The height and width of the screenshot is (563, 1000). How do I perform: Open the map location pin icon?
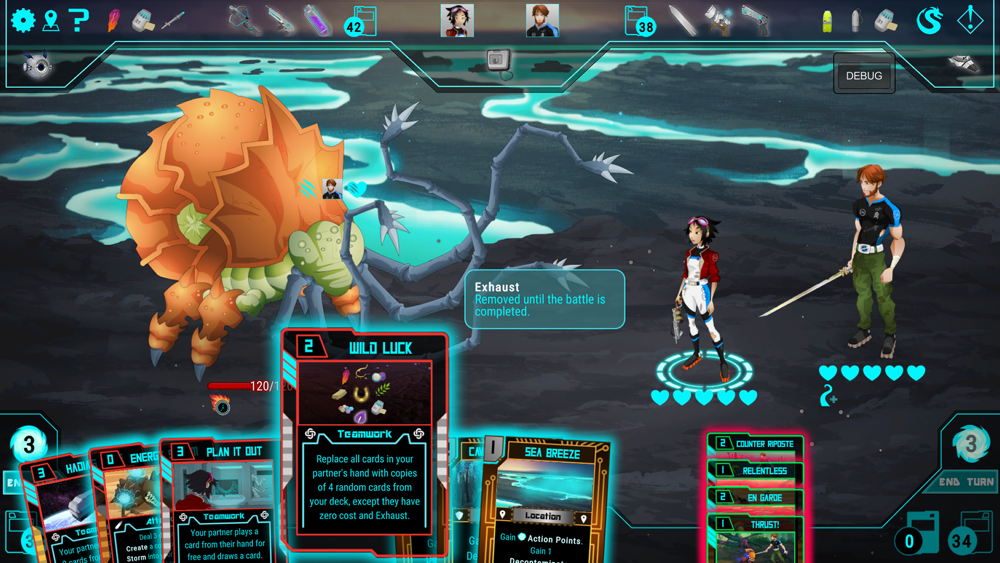point(50,20)
